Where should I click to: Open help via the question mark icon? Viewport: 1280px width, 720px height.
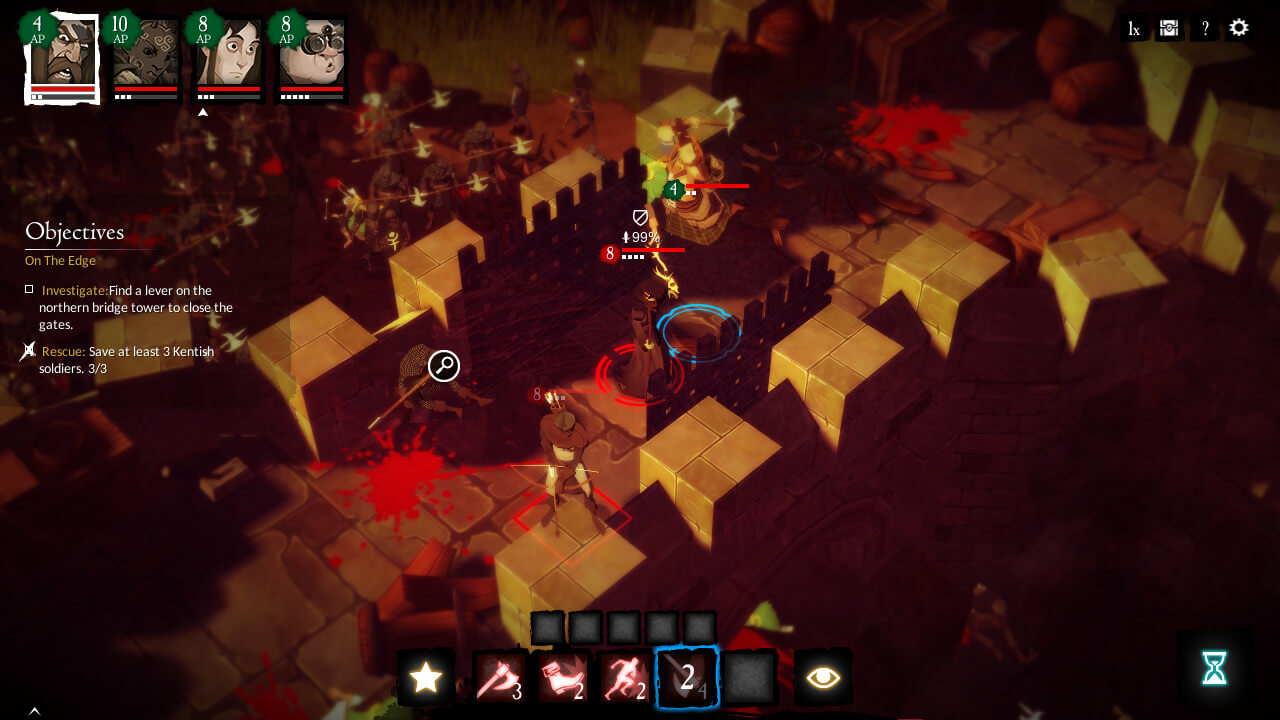(1205, 27)
